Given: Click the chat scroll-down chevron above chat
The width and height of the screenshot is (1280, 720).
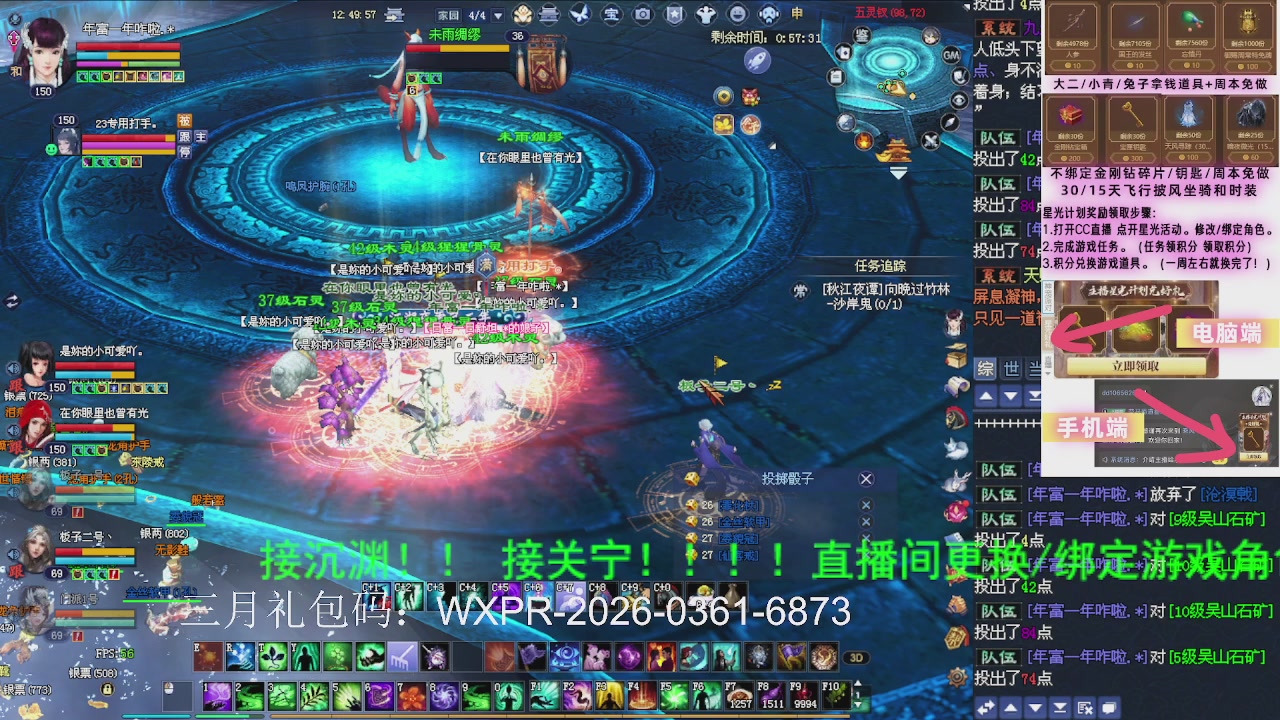Looking at the screenshot, I should (1010, 396).
